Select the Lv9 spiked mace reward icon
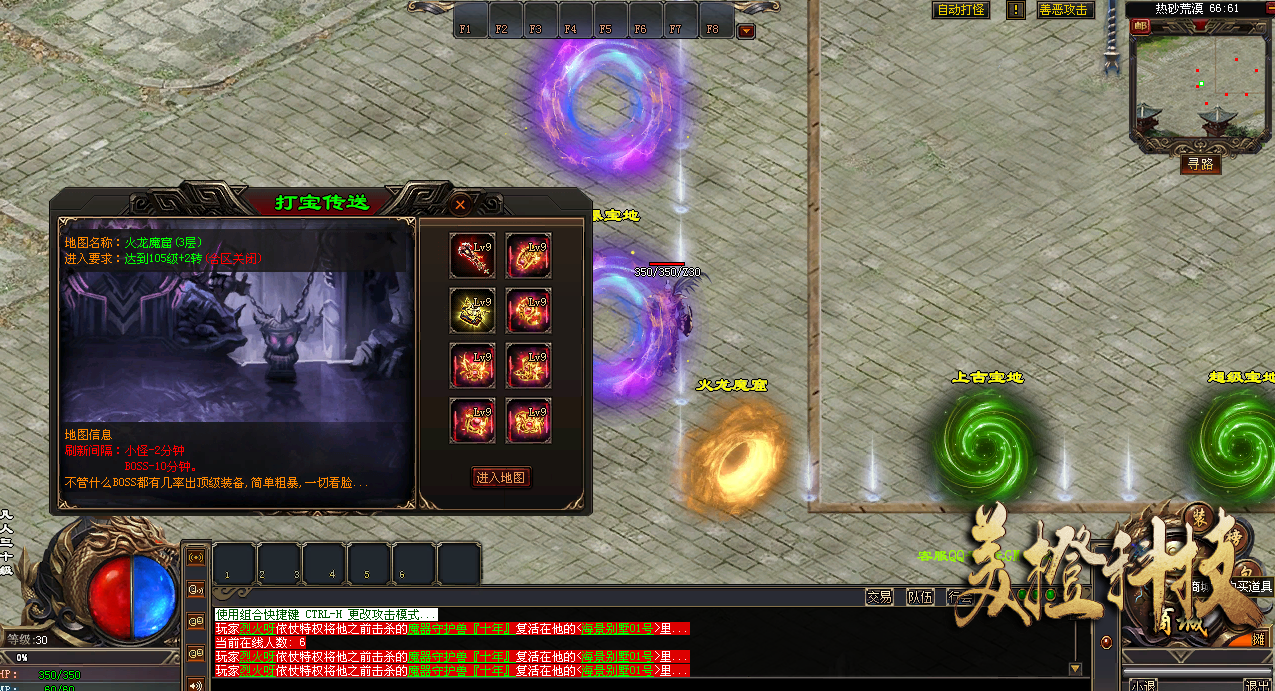 [472, 255]
